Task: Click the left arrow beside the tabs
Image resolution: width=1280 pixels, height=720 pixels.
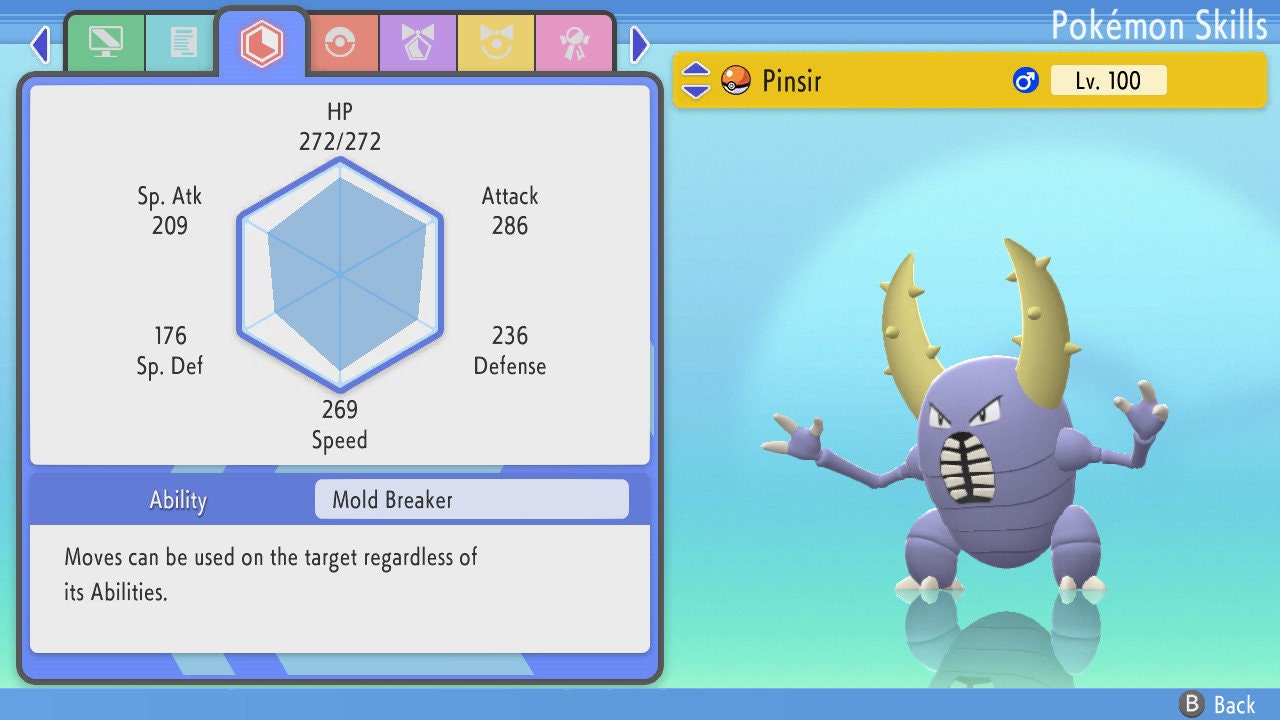Action: (x=40, y=44)
